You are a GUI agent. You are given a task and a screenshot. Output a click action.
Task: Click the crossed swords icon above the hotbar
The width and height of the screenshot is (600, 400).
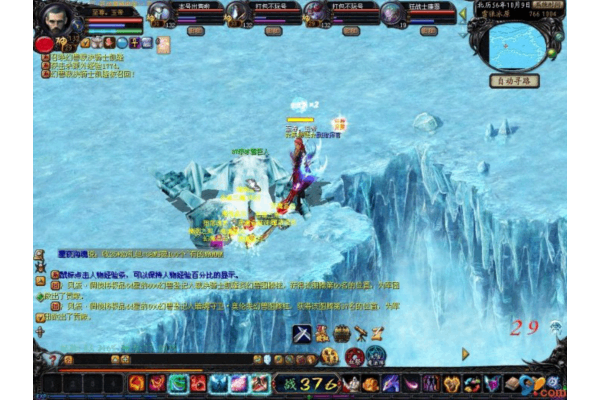pyautogui.click(x=302, y=333)
